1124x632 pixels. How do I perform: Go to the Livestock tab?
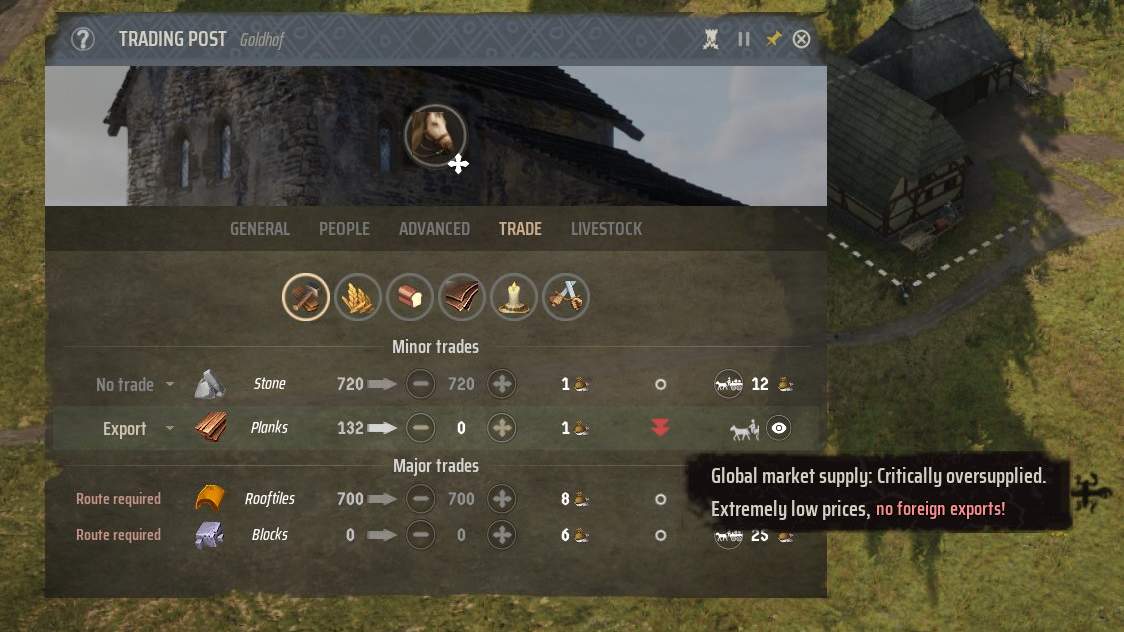coord(606,229)
